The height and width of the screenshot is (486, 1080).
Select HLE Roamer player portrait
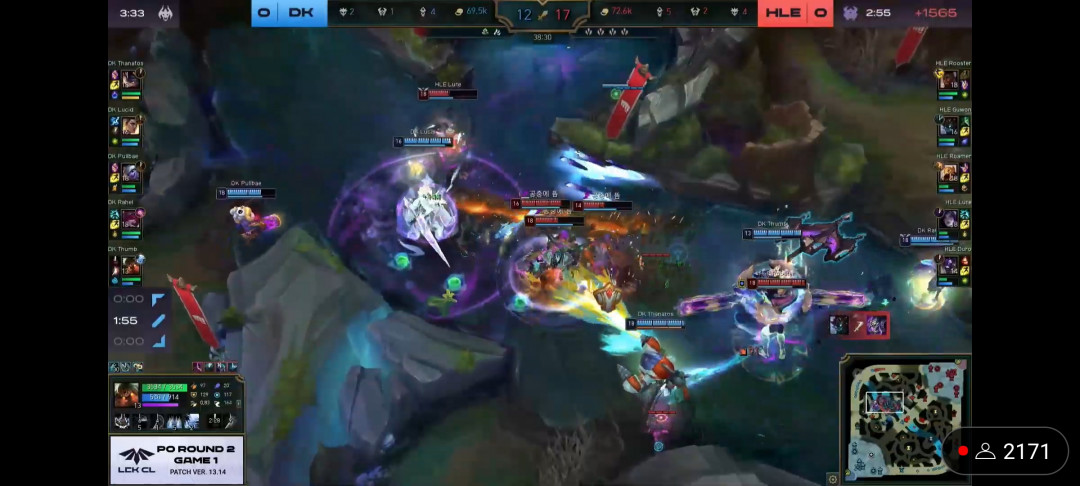[x=950, y=174]
